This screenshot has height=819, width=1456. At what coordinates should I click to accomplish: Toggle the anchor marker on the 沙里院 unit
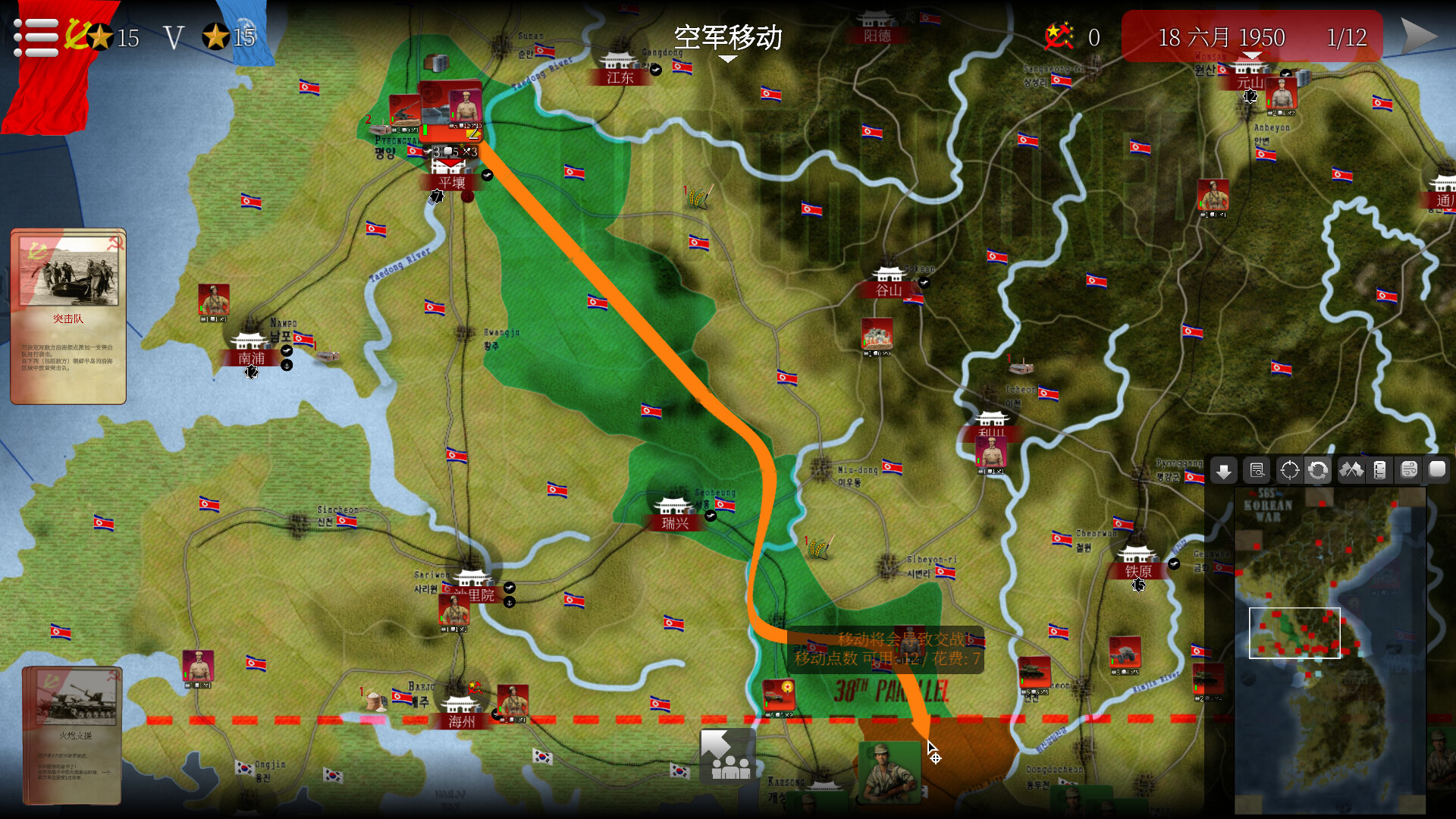point(508,604)
